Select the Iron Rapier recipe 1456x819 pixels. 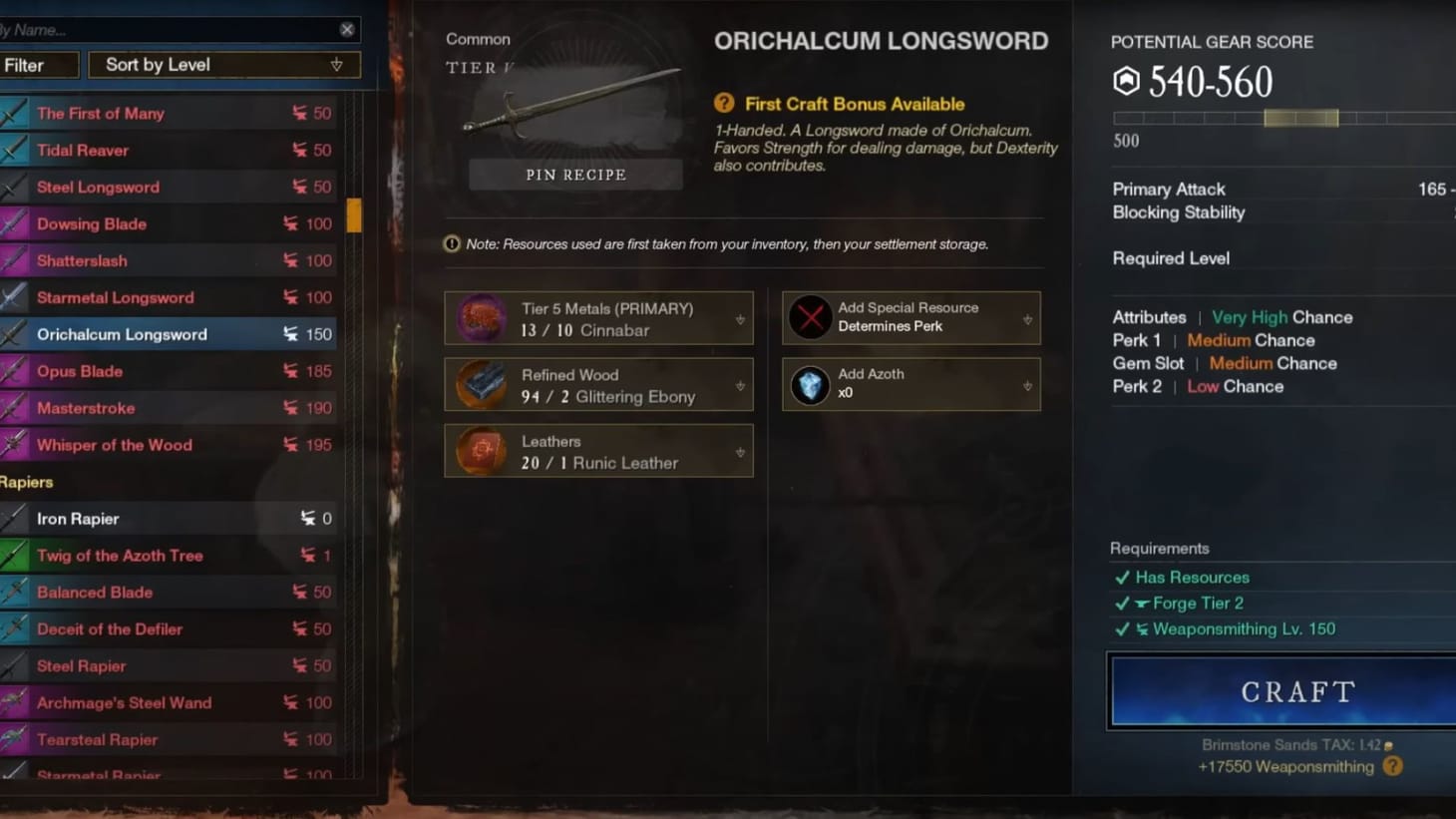click(x=170, y=518)
